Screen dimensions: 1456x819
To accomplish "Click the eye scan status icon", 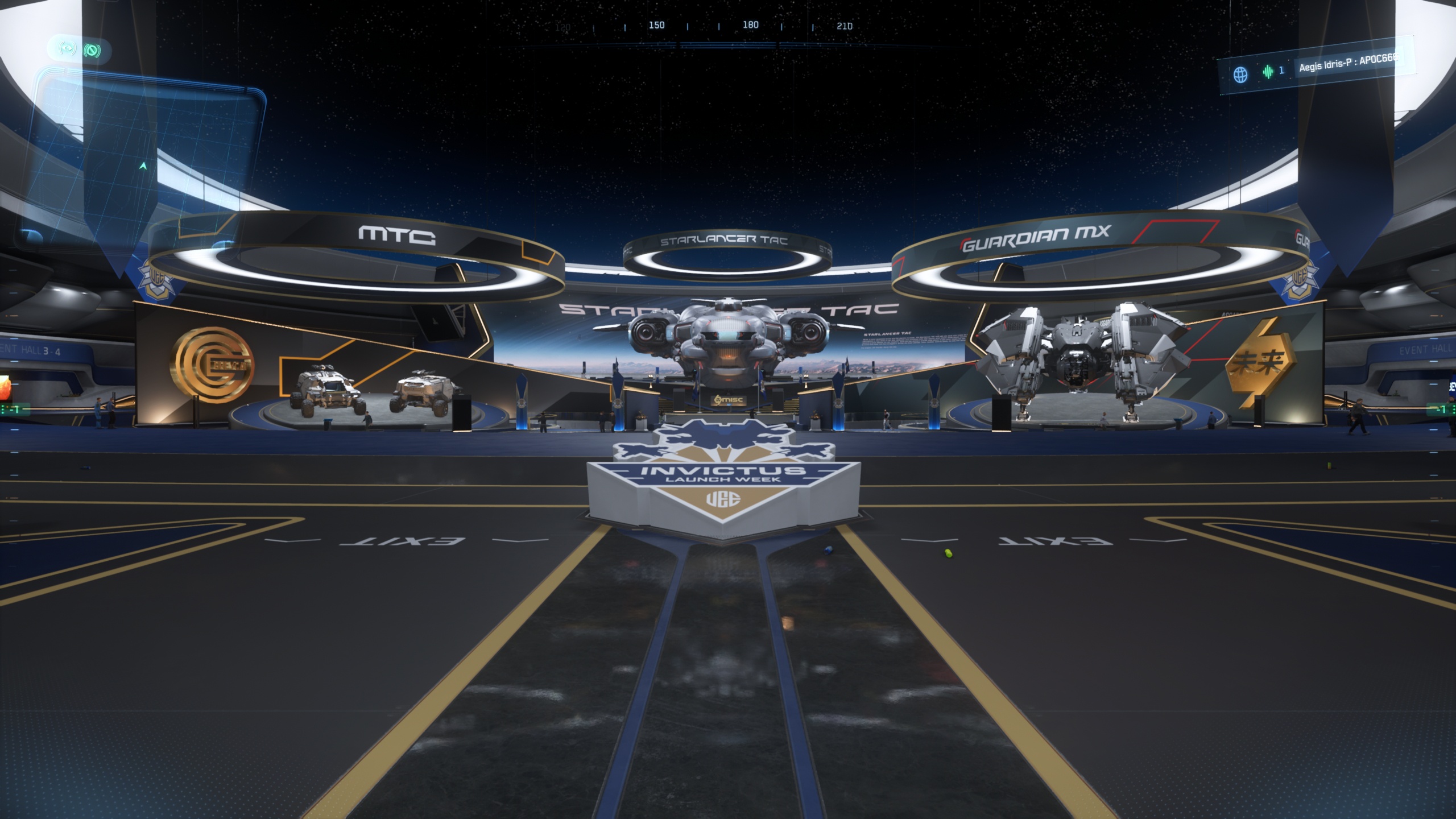I will click(68, 49).
